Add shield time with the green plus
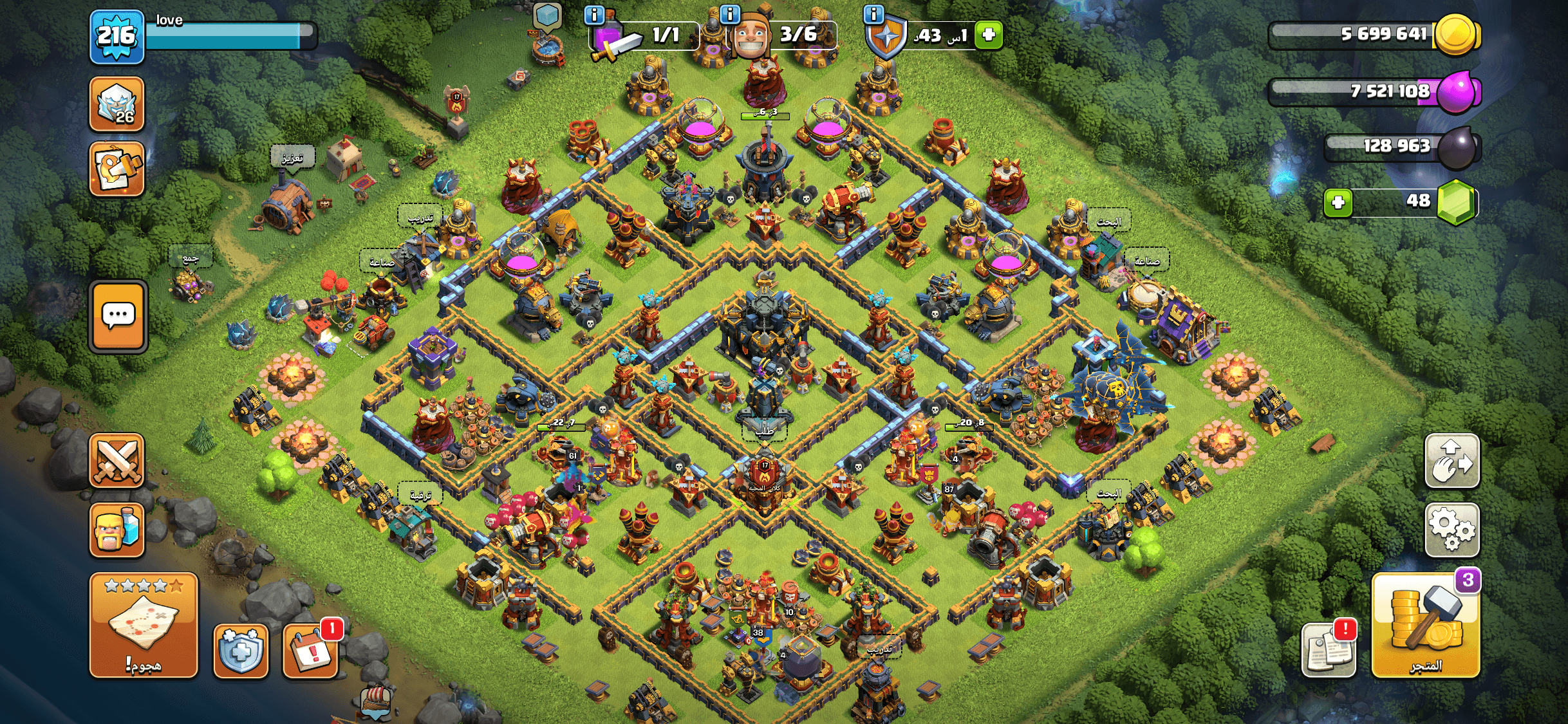 [989, 35]
